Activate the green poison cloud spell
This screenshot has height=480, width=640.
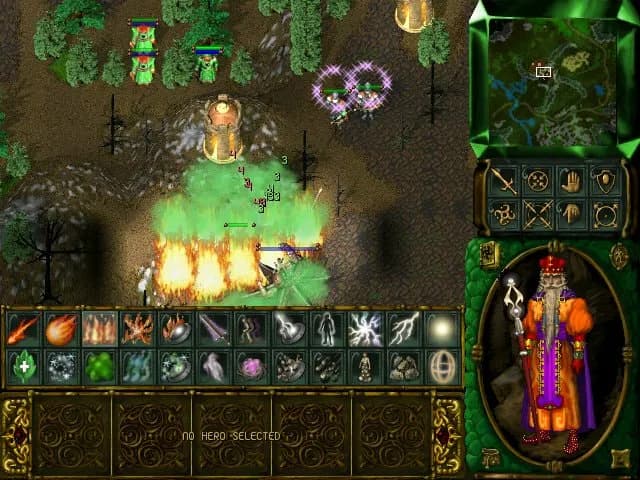point(98,367)
